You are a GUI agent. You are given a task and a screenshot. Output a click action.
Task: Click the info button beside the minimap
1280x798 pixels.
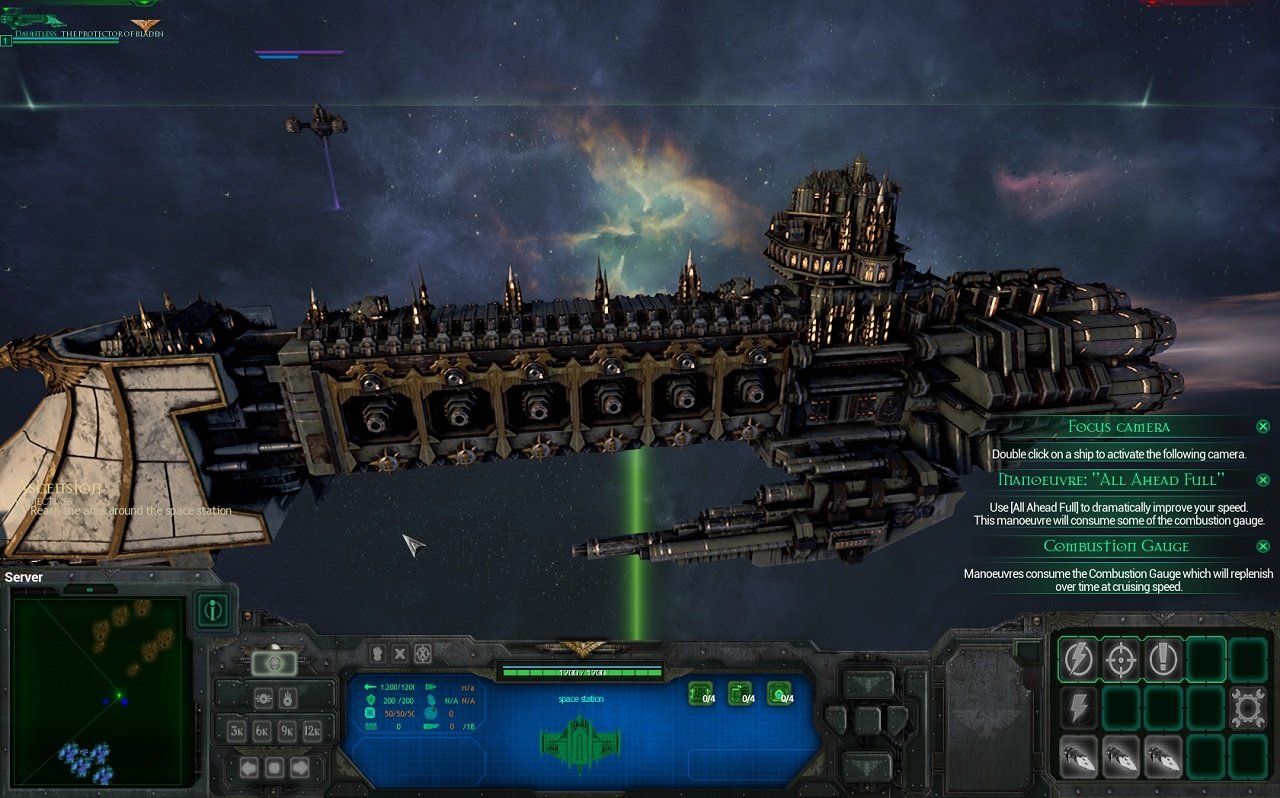(213, 613)
